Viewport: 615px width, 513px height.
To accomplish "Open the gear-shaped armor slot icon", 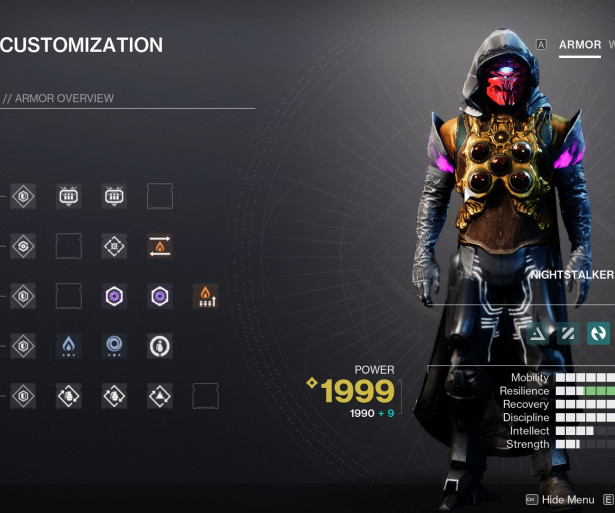I will click(x=22, y=246).
